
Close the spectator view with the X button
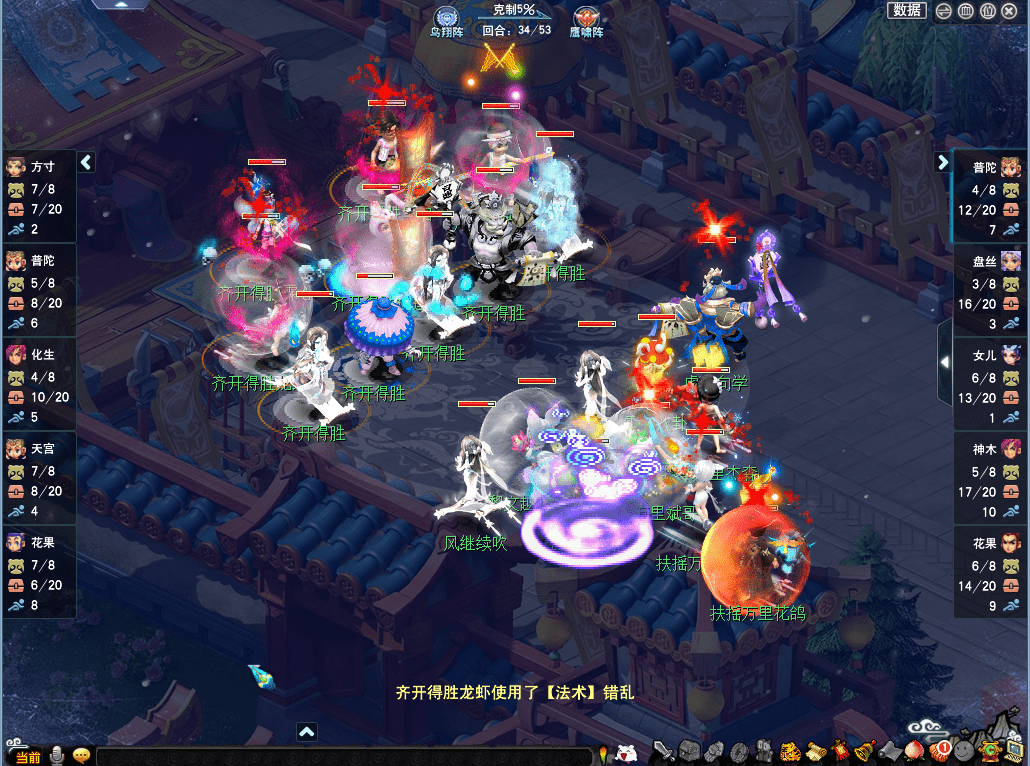tap(1010, 11)
